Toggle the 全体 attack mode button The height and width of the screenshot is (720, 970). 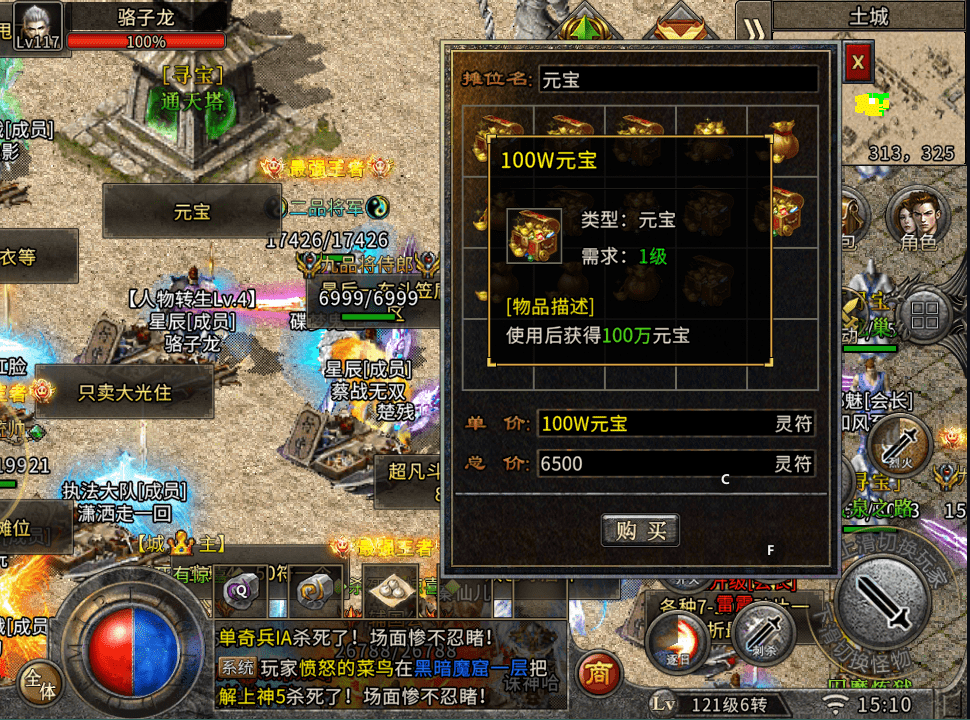click(x=40, y=682)
